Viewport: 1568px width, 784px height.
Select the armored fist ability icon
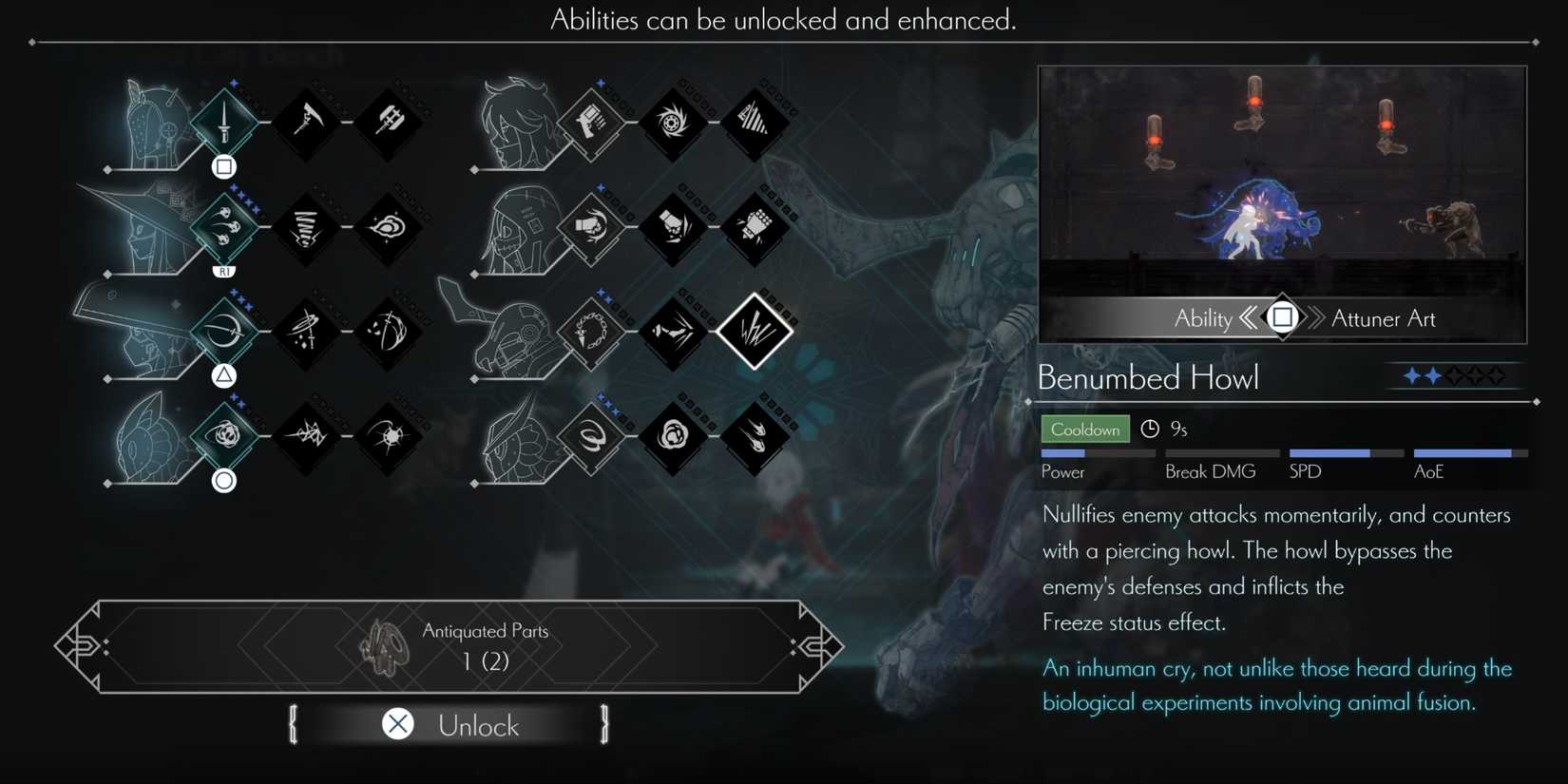tap(755, 228)
